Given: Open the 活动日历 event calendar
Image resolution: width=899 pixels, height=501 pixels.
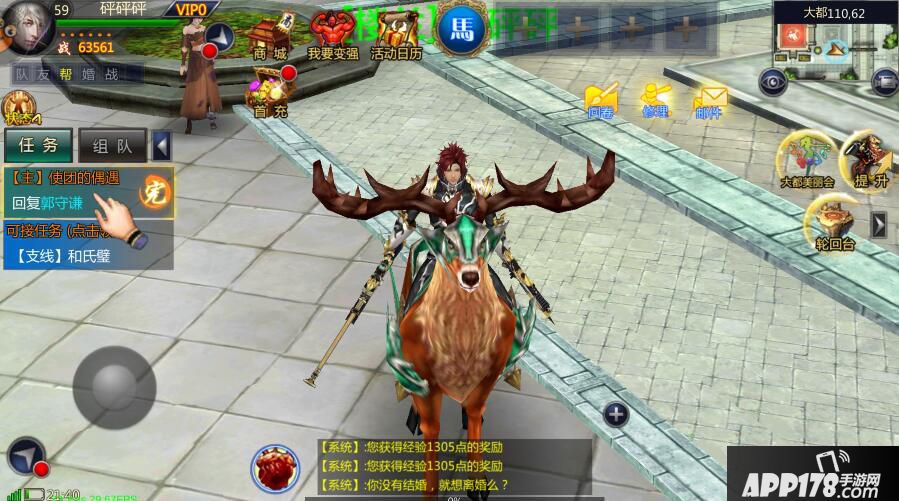Looking at the screenshot, I should 395,36.
